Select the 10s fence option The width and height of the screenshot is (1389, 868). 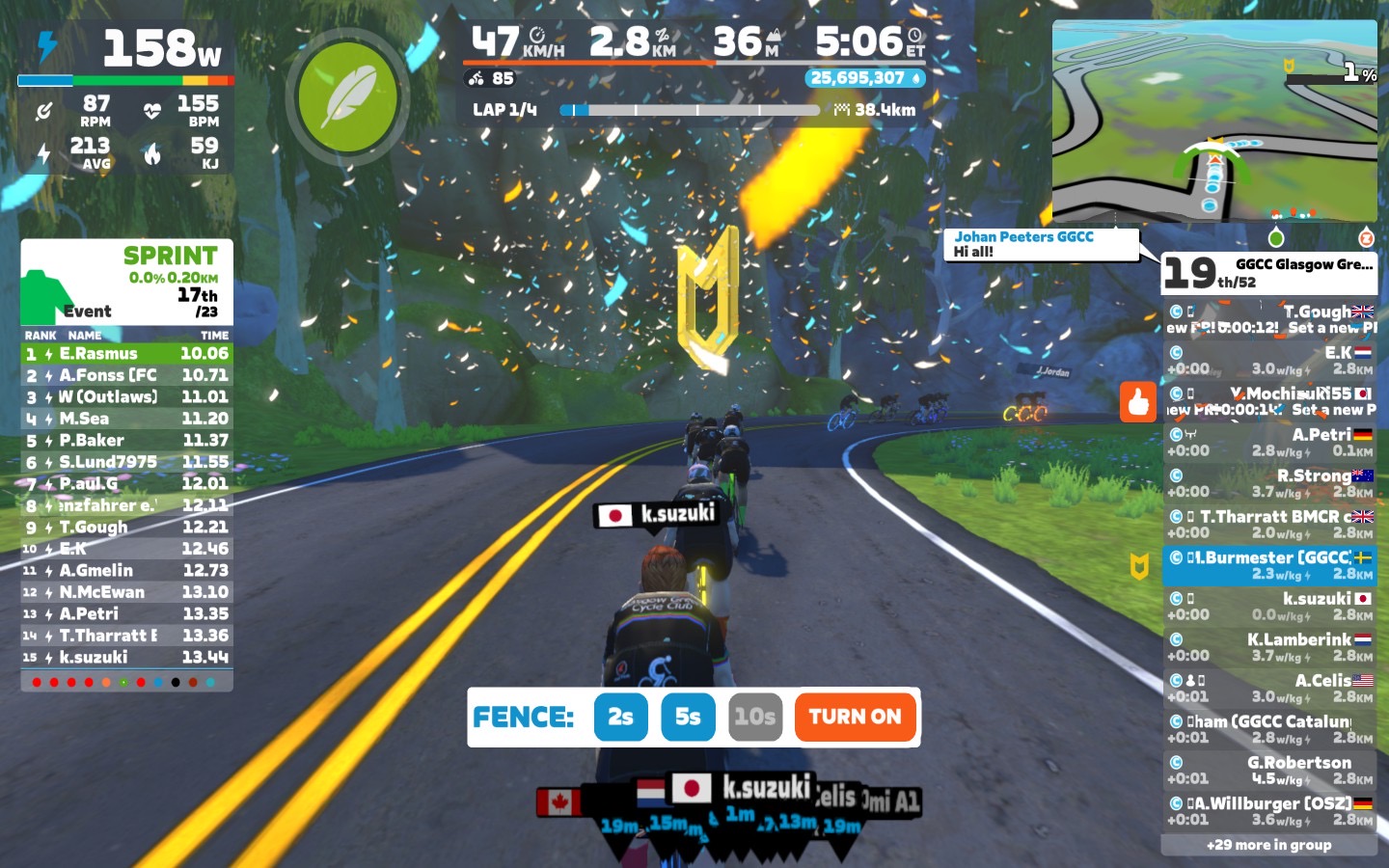tap(754, 717)
